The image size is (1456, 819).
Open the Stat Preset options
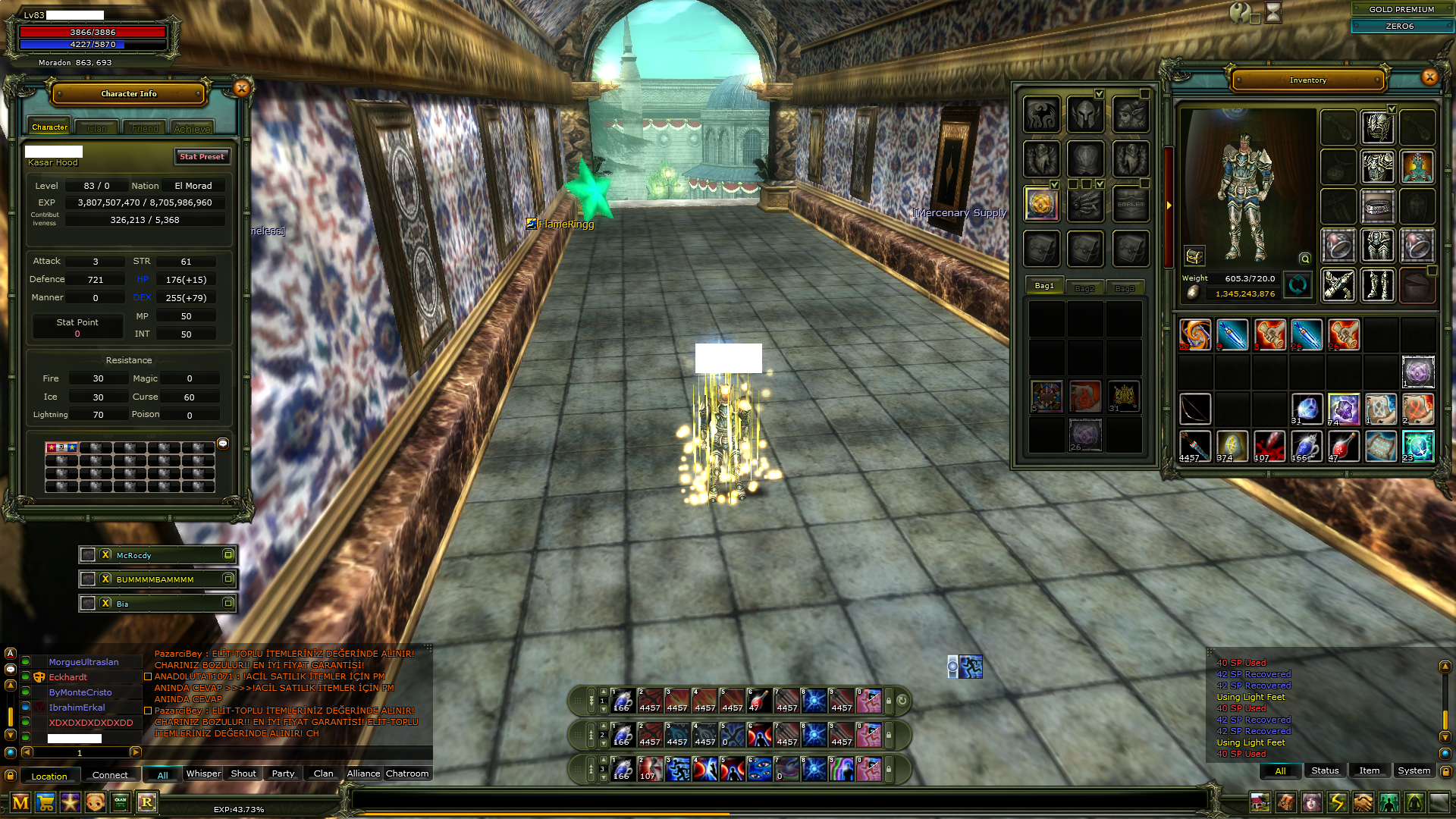(202, 156)
